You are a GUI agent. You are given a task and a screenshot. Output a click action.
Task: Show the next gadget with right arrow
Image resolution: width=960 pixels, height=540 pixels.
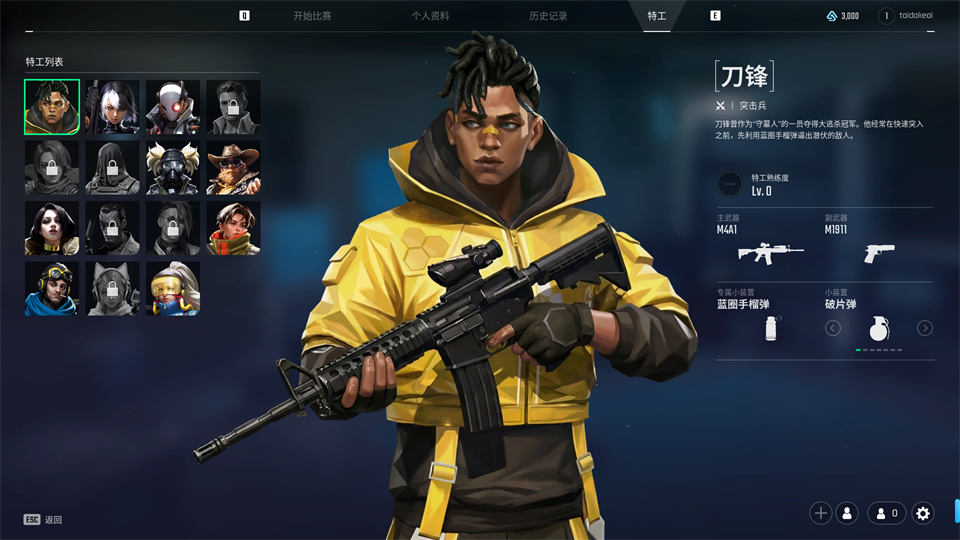point(925,328)
